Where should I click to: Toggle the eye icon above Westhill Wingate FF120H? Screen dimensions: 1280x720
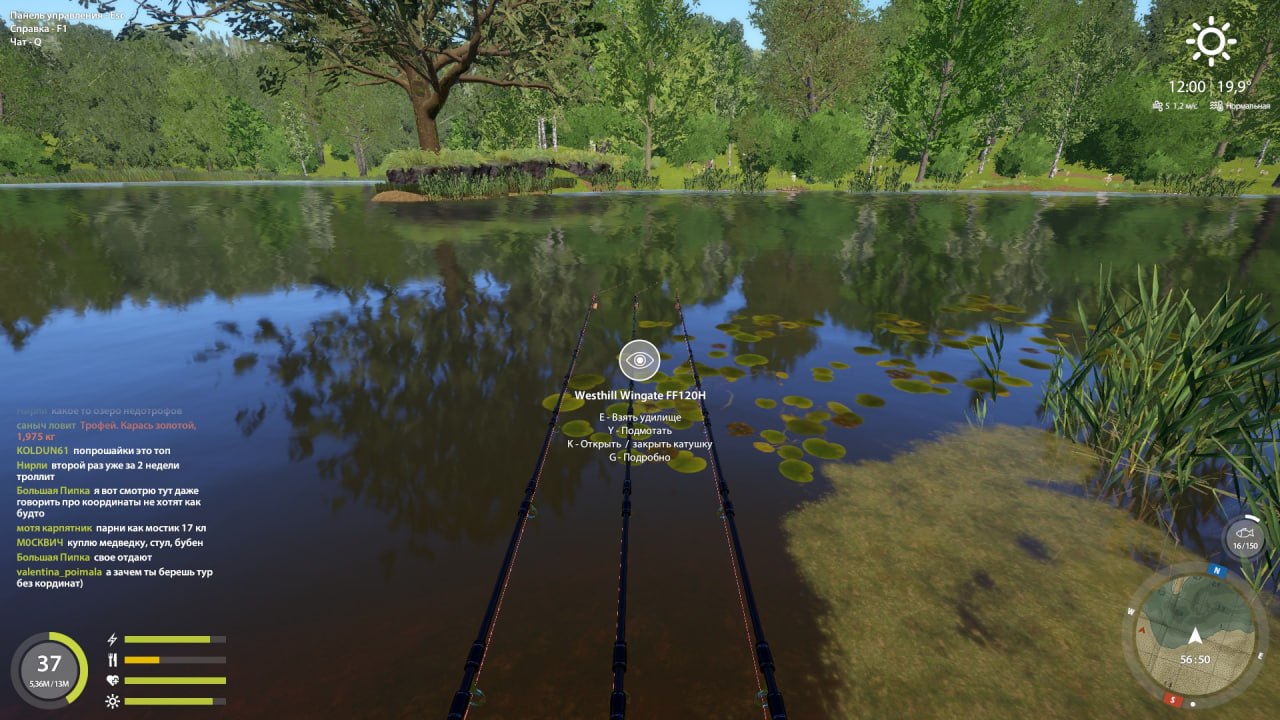639,358
